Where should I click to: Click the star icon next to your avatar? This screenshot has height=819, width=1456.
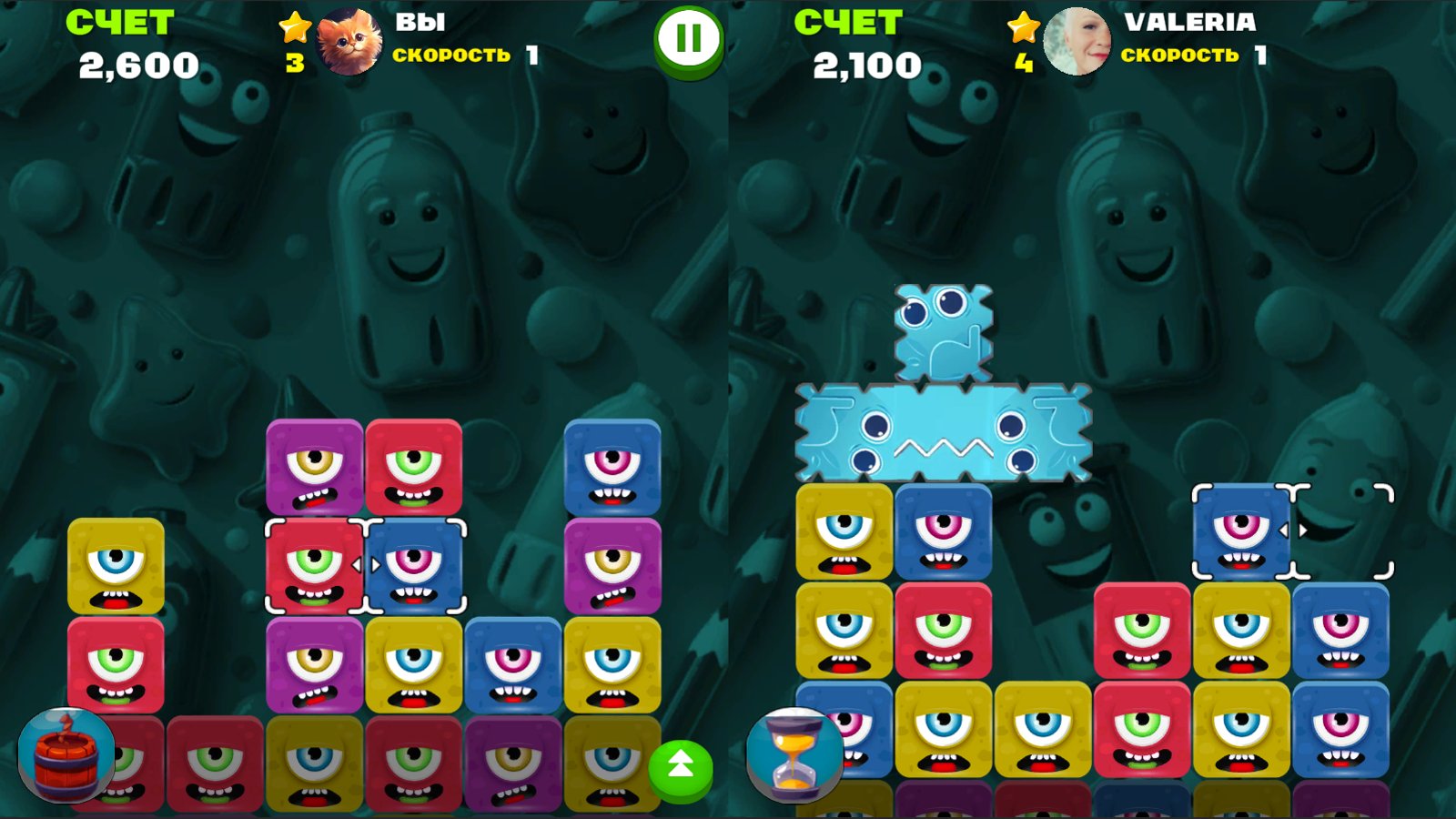coord(293,27)
